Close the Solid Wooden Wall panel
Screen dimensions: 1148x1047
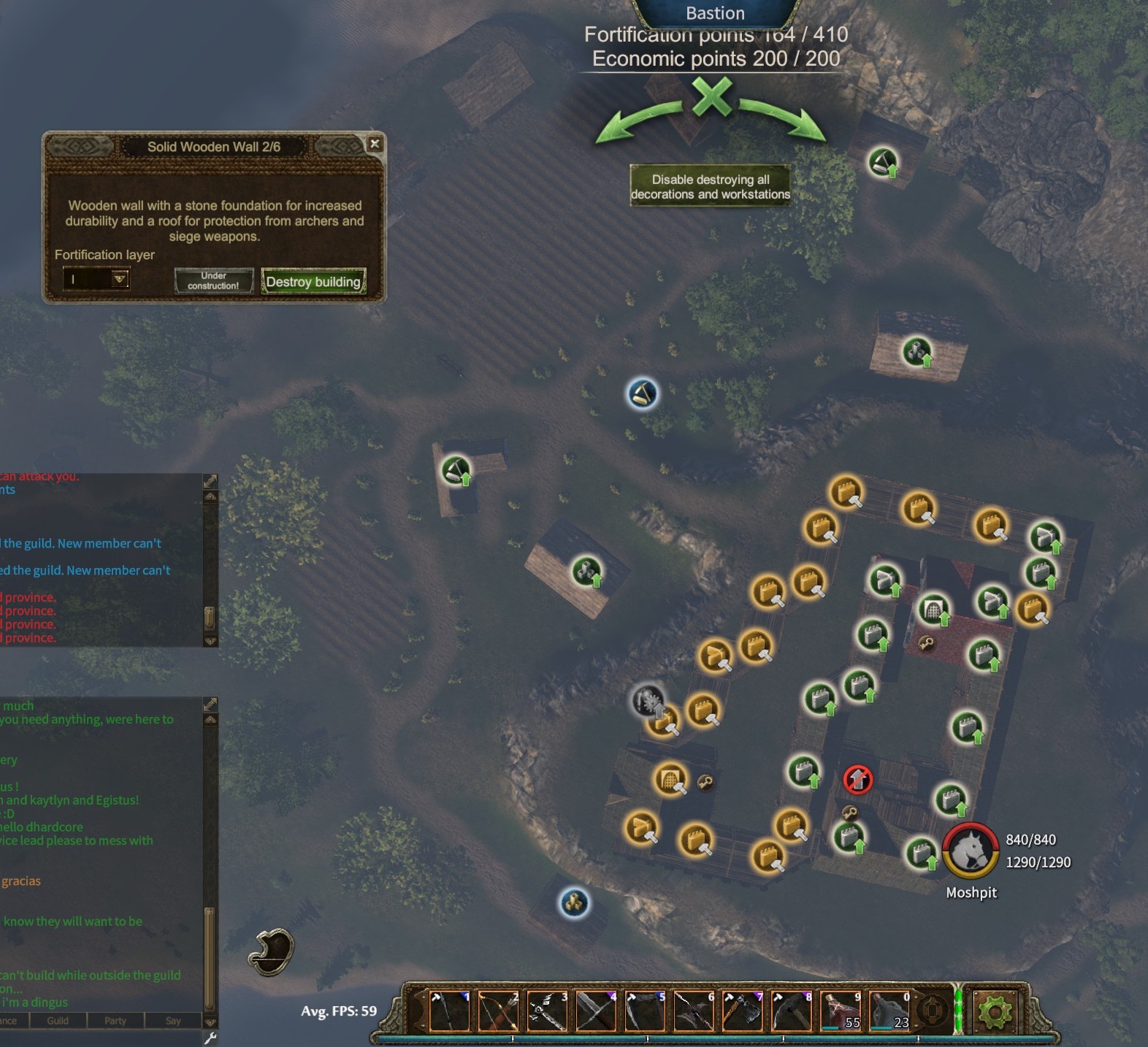click(375, 144)
